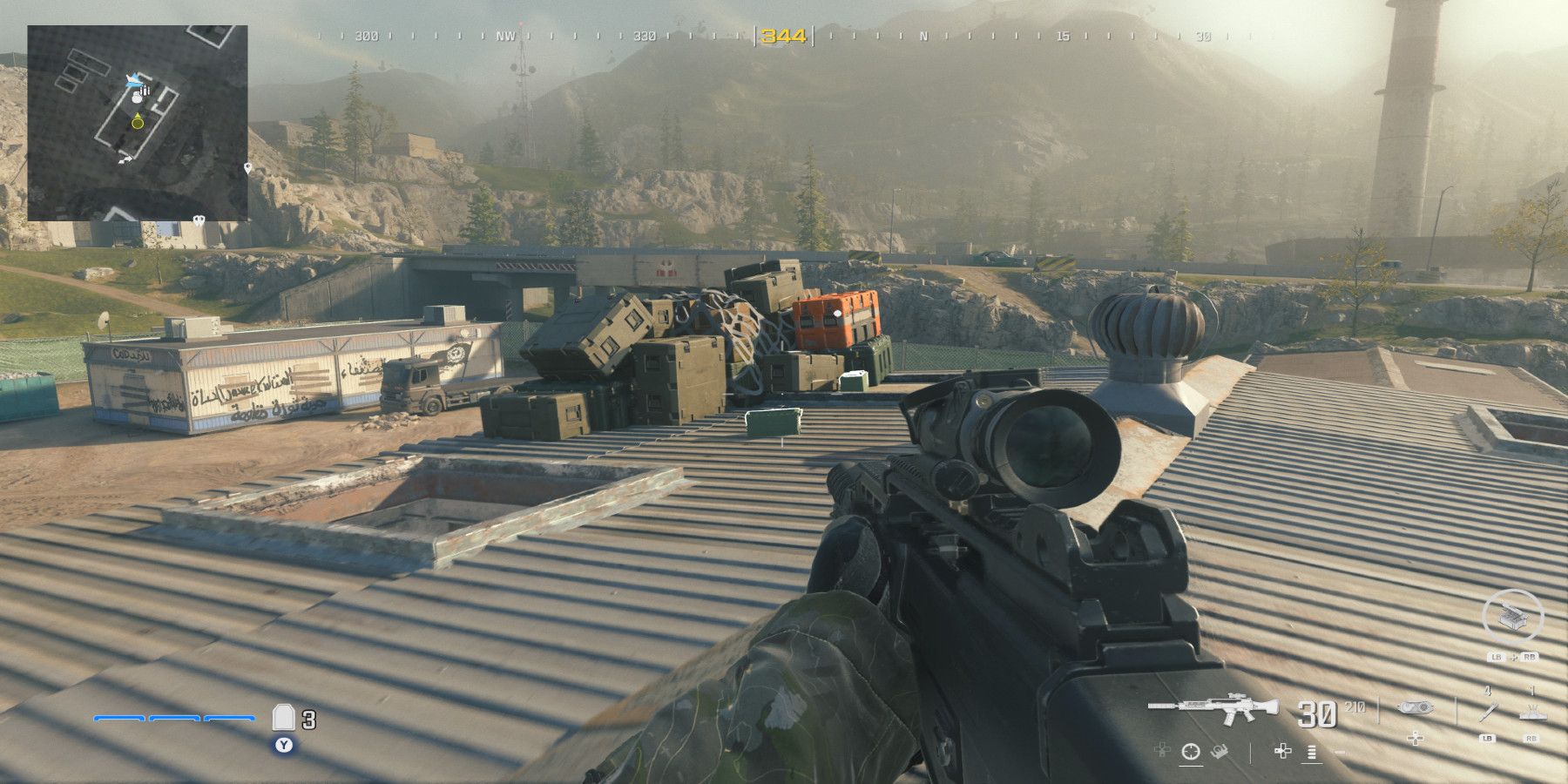Select the tactical equipment icon next to ammo
The image size is (1568, 784).
pos(1416,707)
